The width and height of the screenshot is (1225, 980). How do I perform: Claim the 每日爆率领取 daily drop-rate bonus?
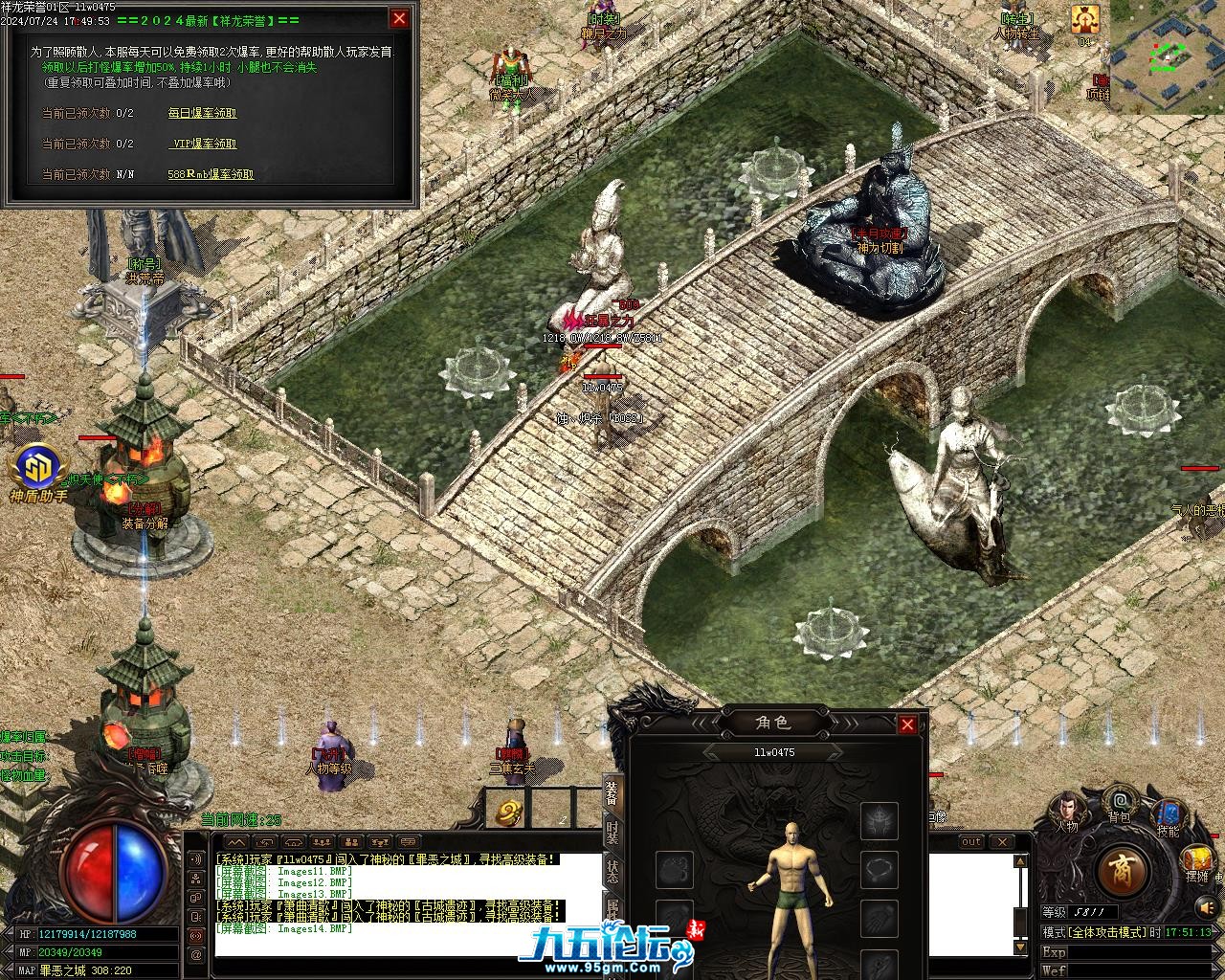click(202, 113)
